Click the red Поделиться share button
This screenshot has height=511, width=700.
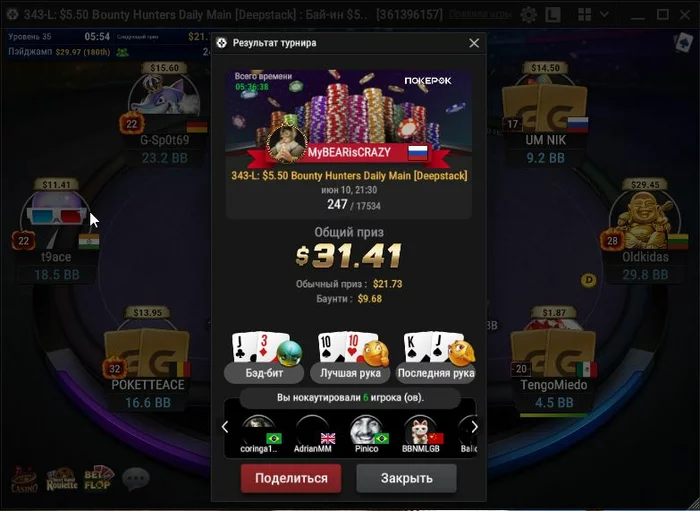290,478
